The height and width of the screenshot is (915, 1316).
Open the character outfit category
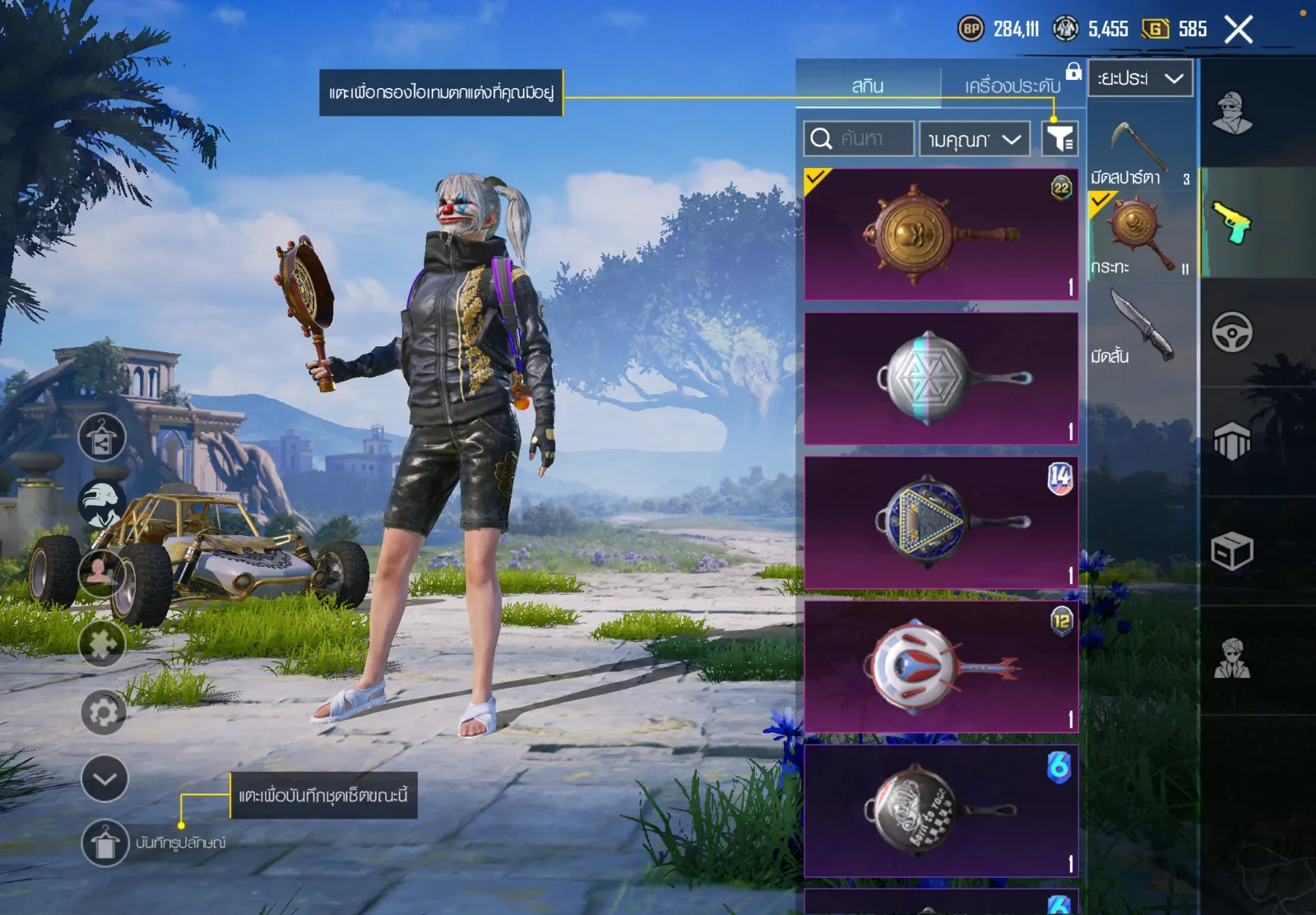point(1231,113)
